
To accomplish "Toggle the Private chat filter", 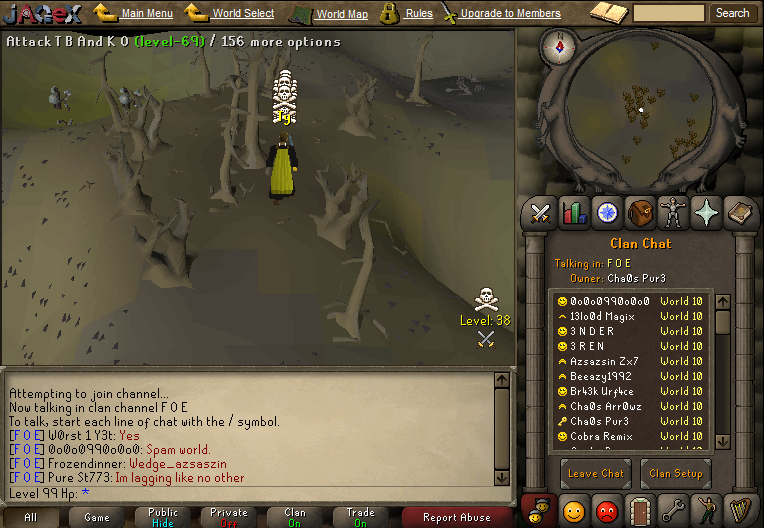I will (229, 517).
